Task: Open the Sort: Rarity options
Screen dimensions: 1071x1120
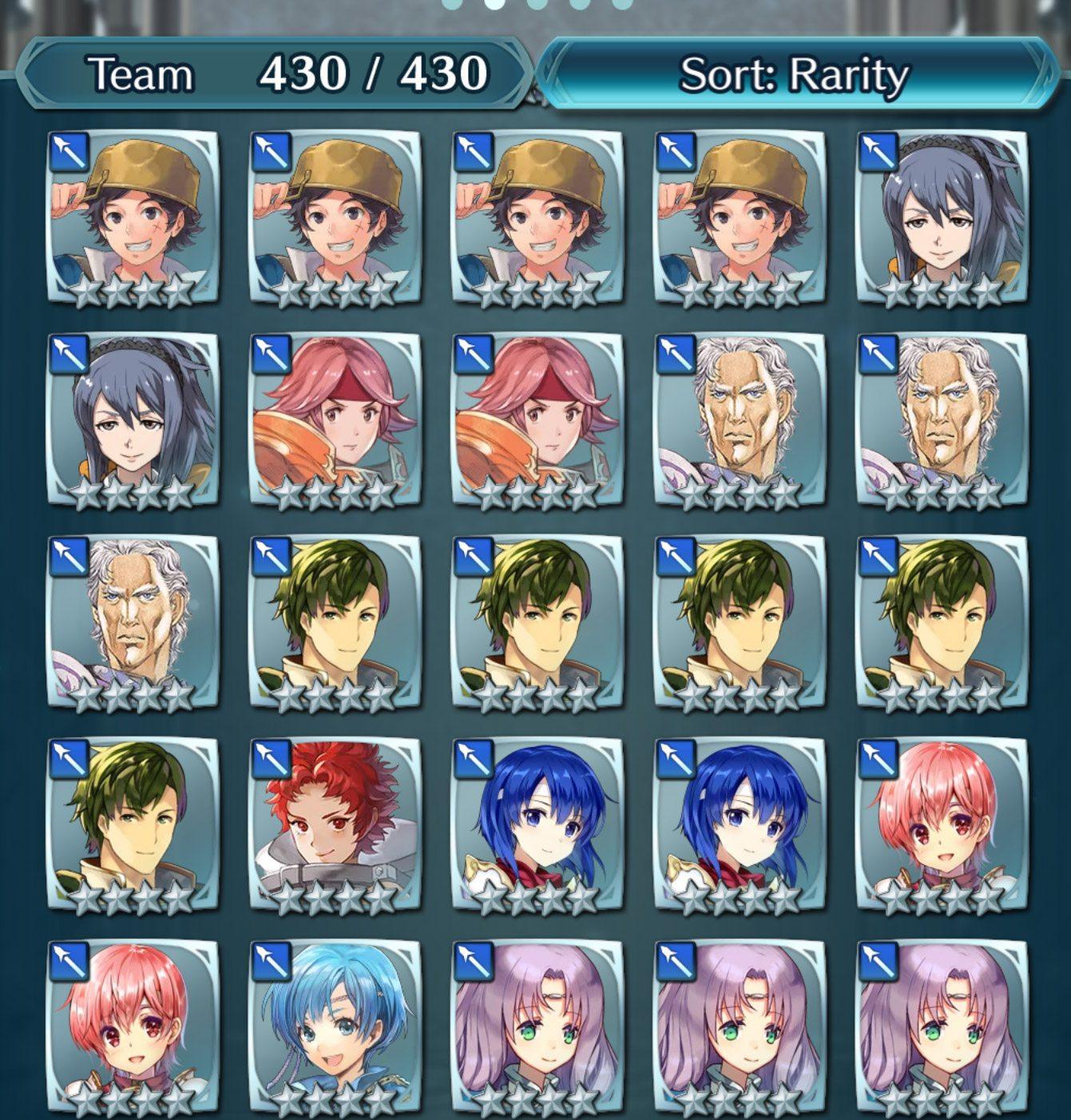Action: 793,75
